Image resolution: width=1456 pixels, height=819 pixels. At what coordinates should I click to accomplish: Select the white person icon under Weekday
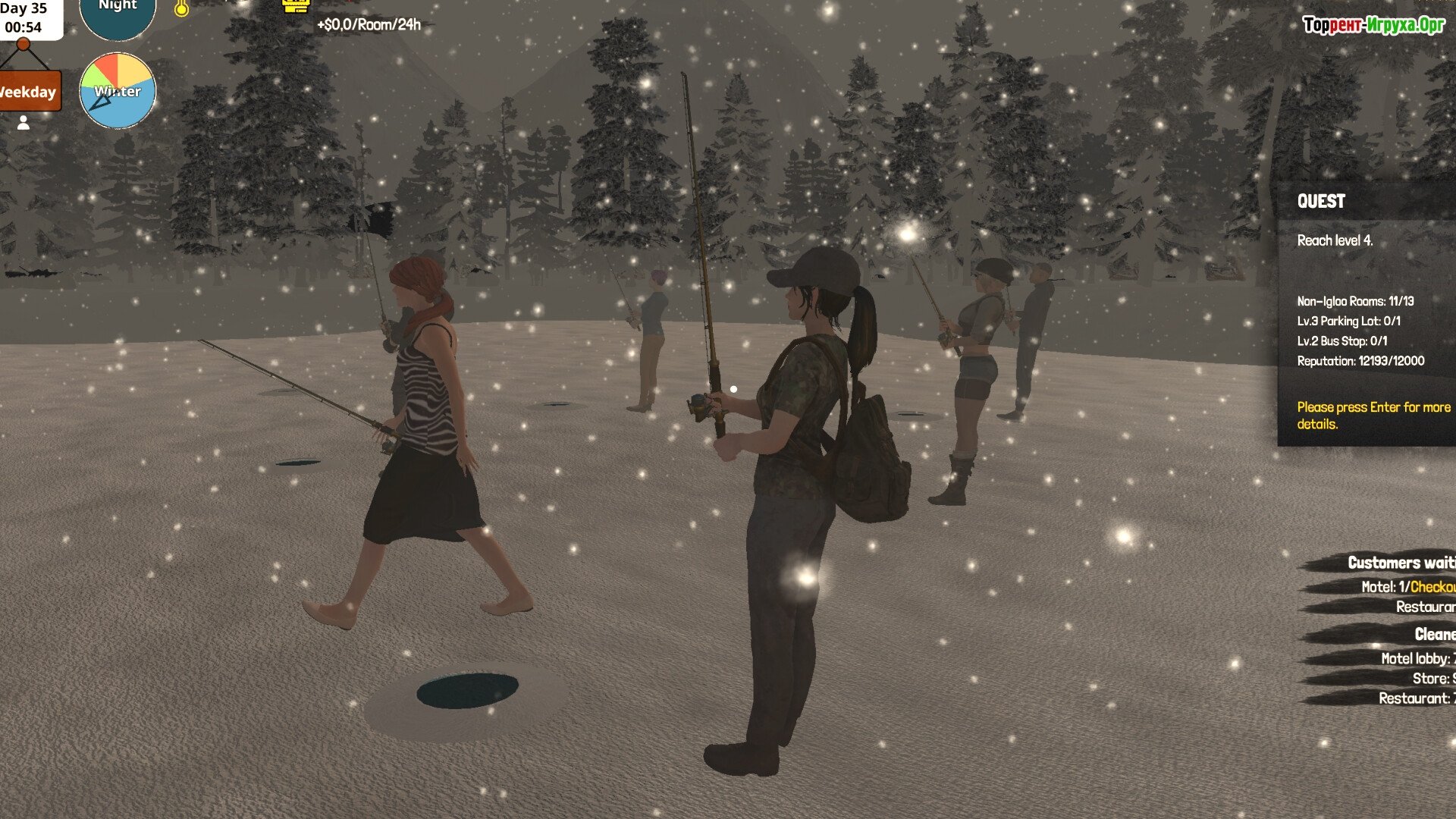[x=24, y=123]
